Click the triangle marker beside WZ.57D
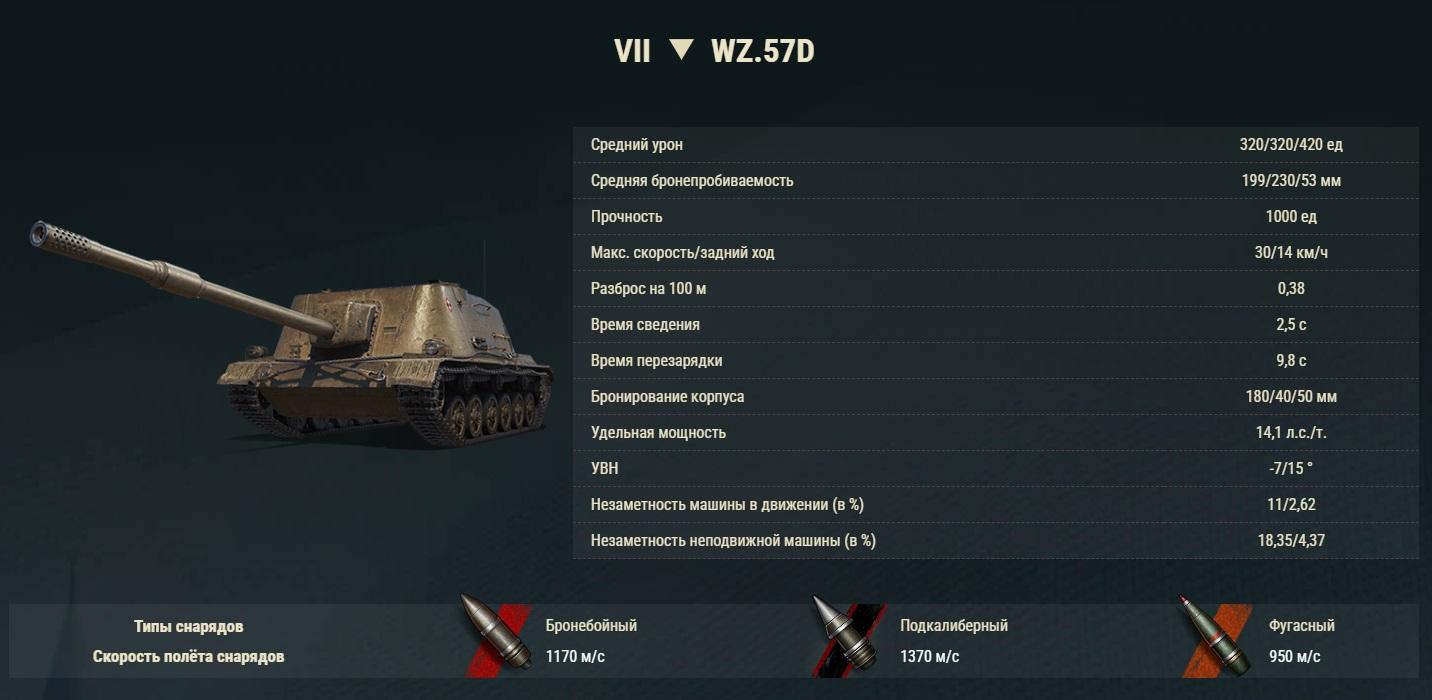Screen dimensions: 1432x700 point(681,50)
